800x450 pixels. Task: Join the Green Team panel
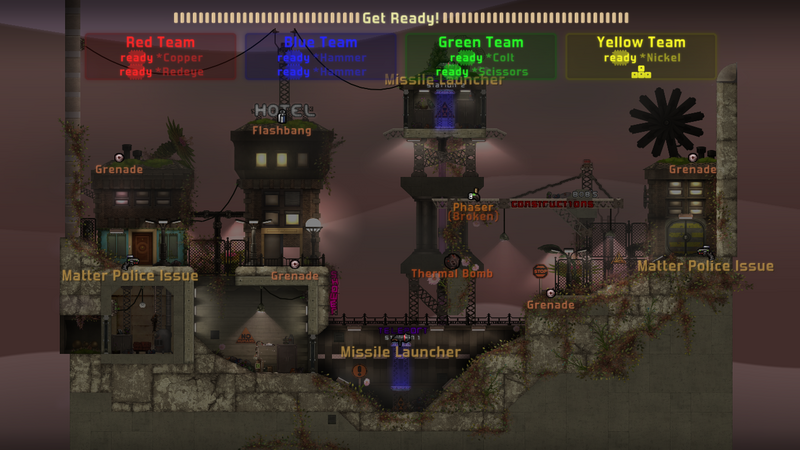480,43
